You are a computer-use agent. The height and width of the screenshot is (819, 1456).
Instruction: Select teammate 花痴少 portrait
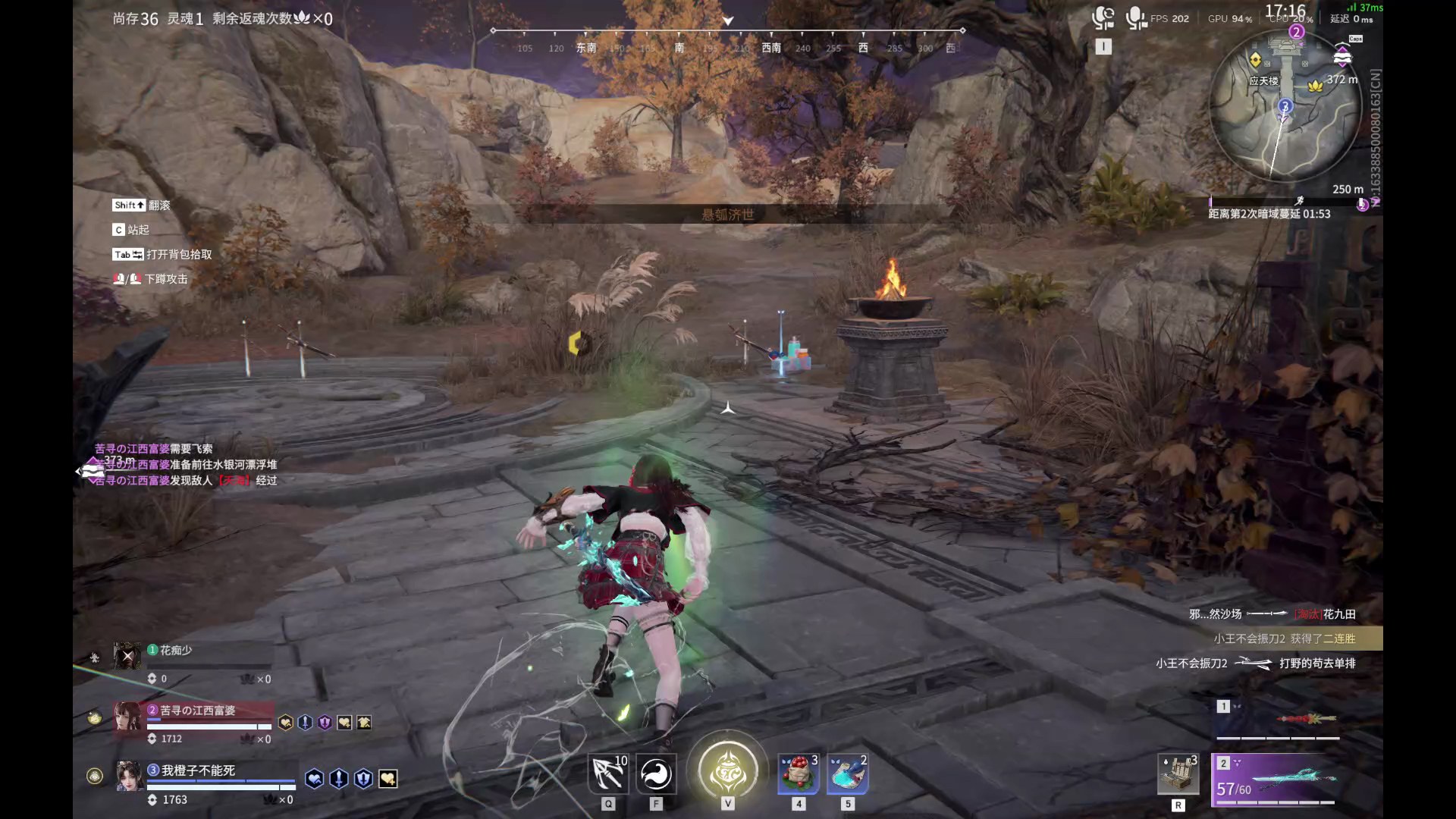pyautogui.click(x=127, y=655)
